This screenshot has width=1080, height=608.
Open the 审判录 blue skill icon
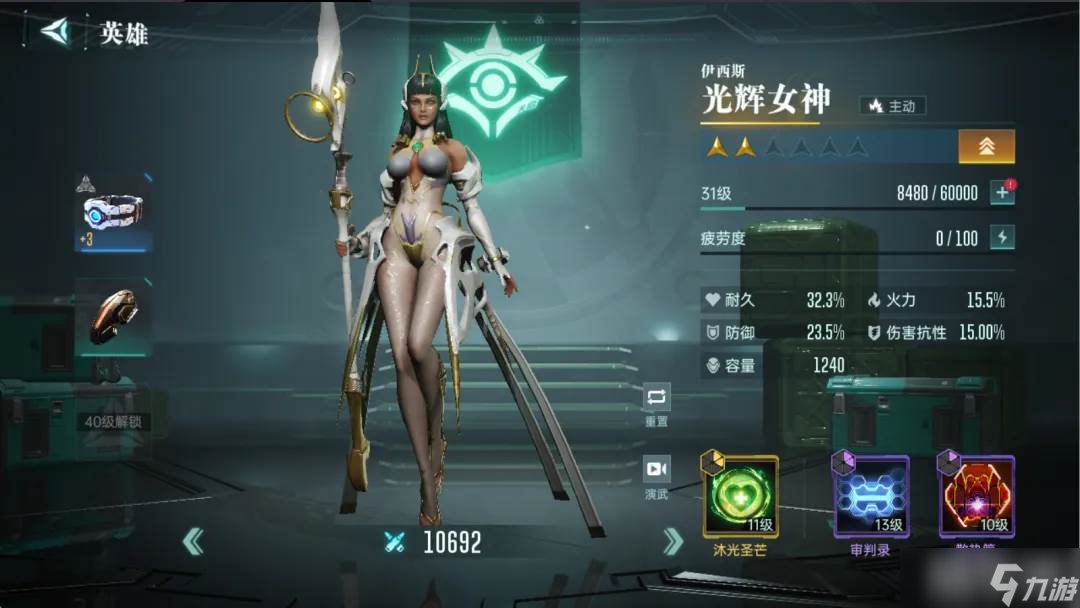pos(871,497)
